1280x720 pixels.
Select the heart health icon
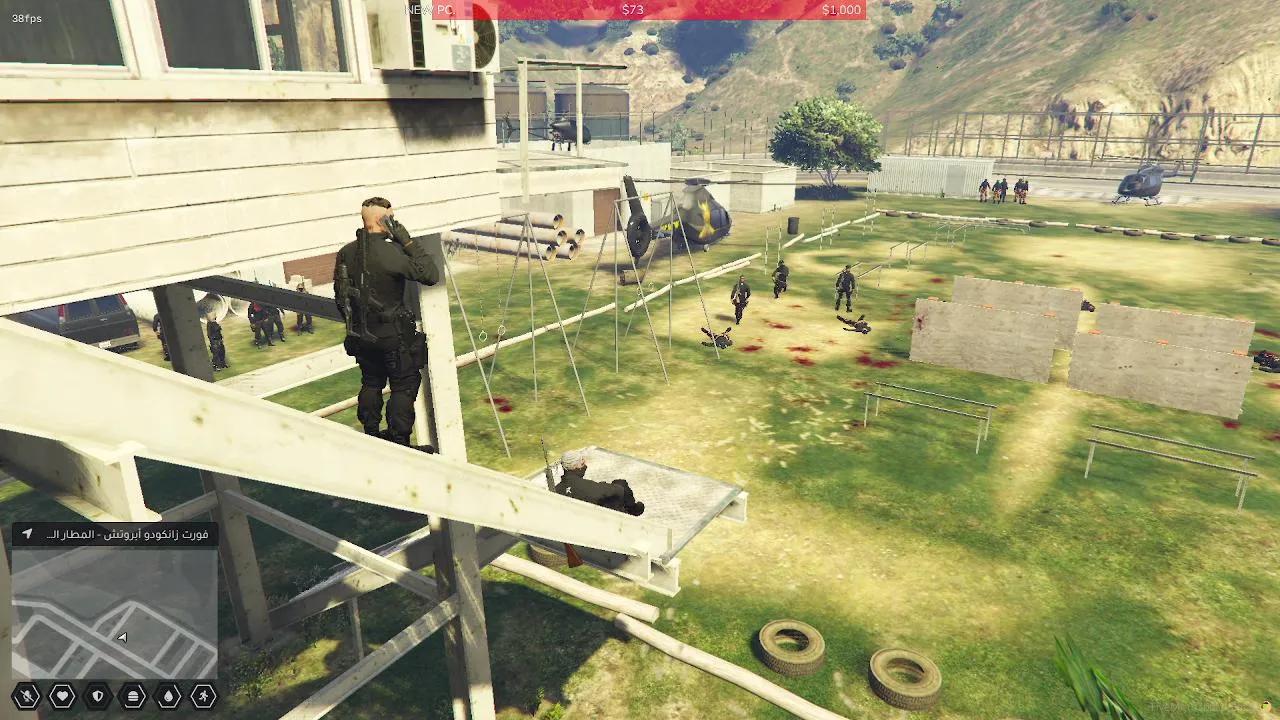(61, 695)
